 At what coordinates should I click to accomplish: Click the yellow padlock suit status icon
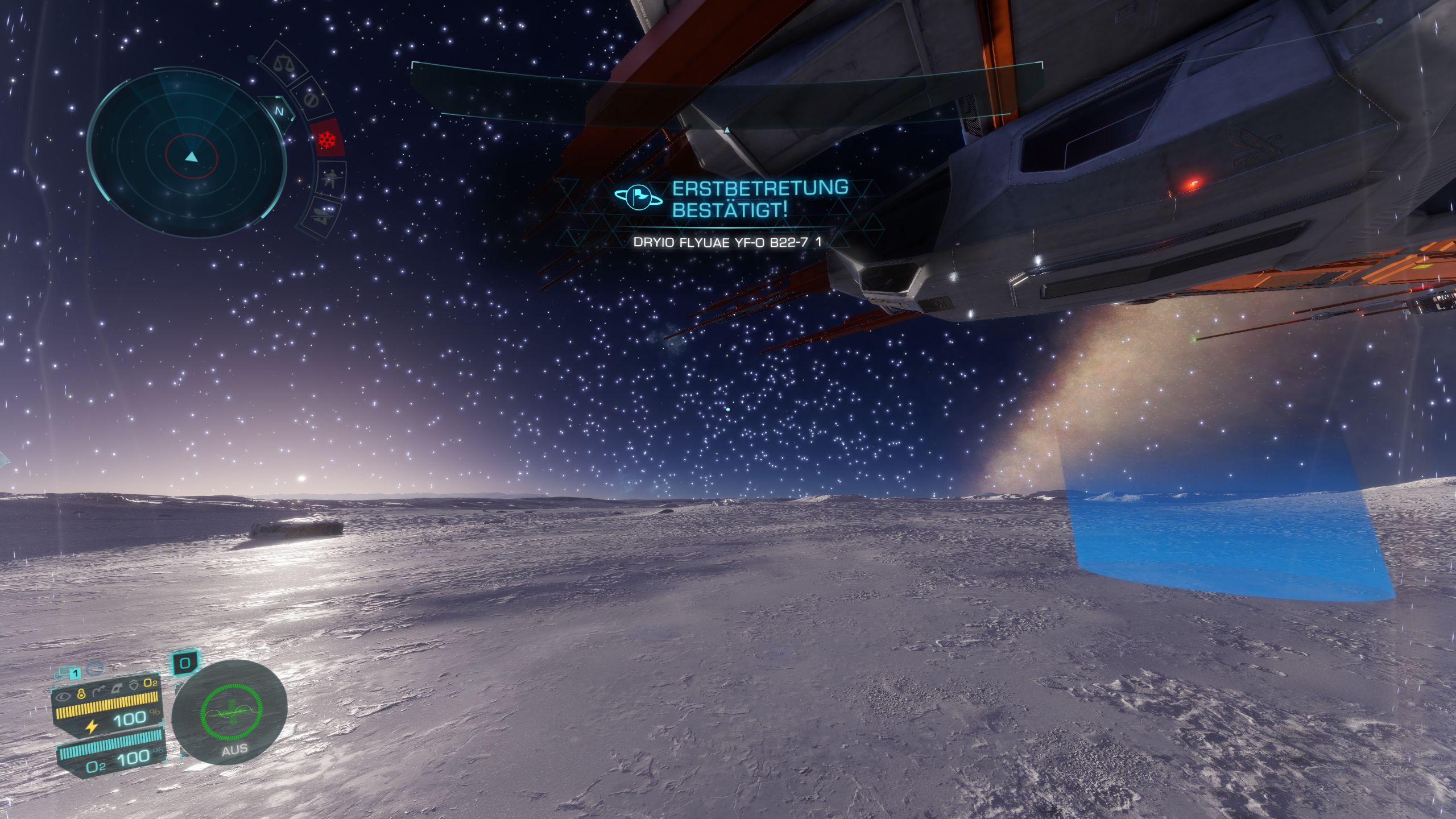pyautogui.click(x=81, y=694)
